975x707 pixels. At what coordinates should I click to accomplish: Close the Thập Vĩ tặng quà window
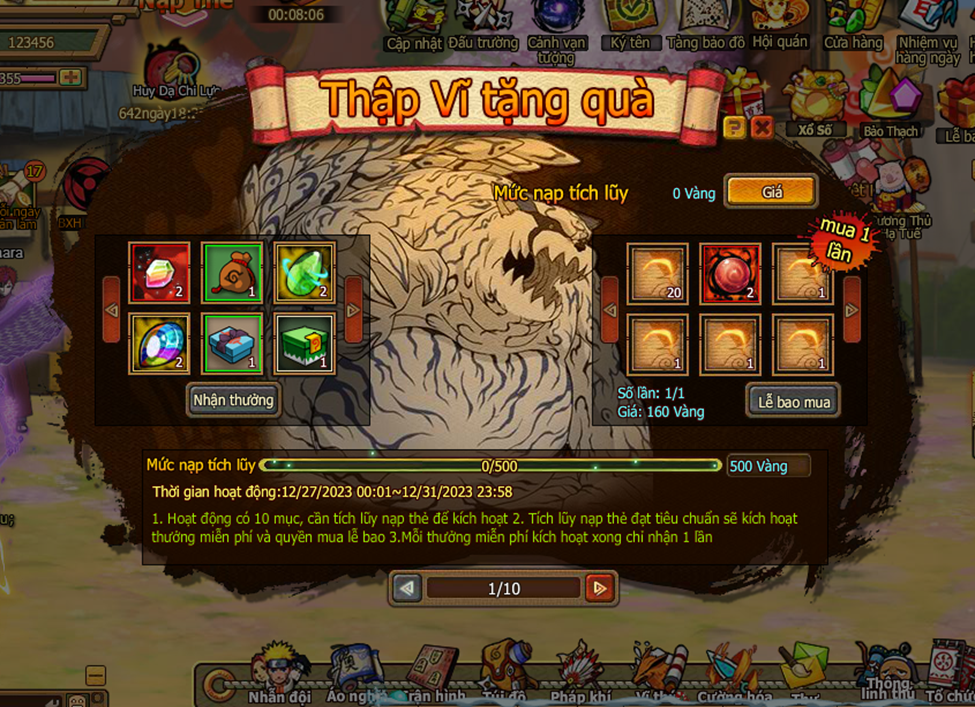[x=762, y=127]
